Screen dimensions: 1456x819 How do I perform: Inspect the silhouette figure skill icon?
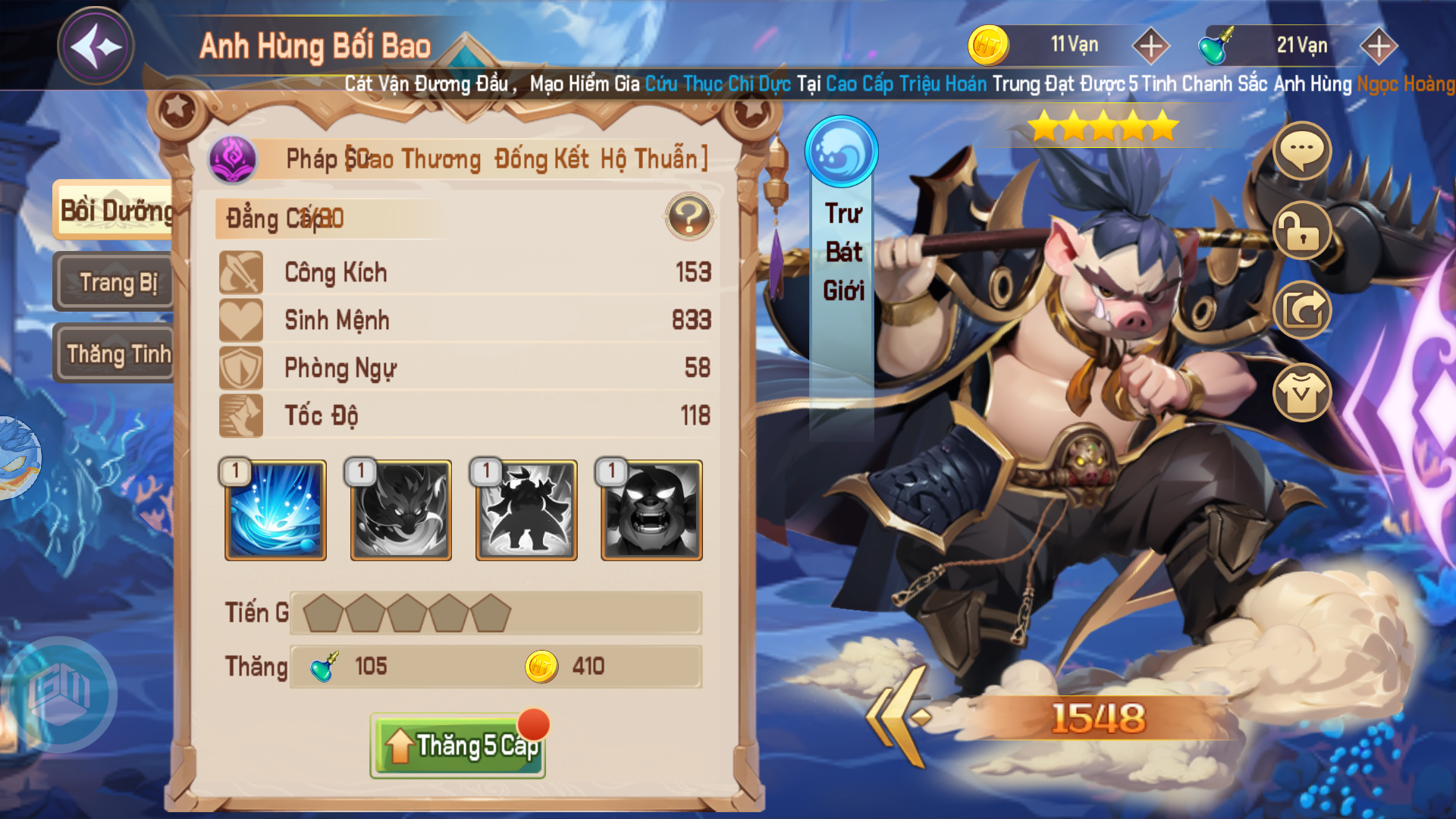coord(526,510)
